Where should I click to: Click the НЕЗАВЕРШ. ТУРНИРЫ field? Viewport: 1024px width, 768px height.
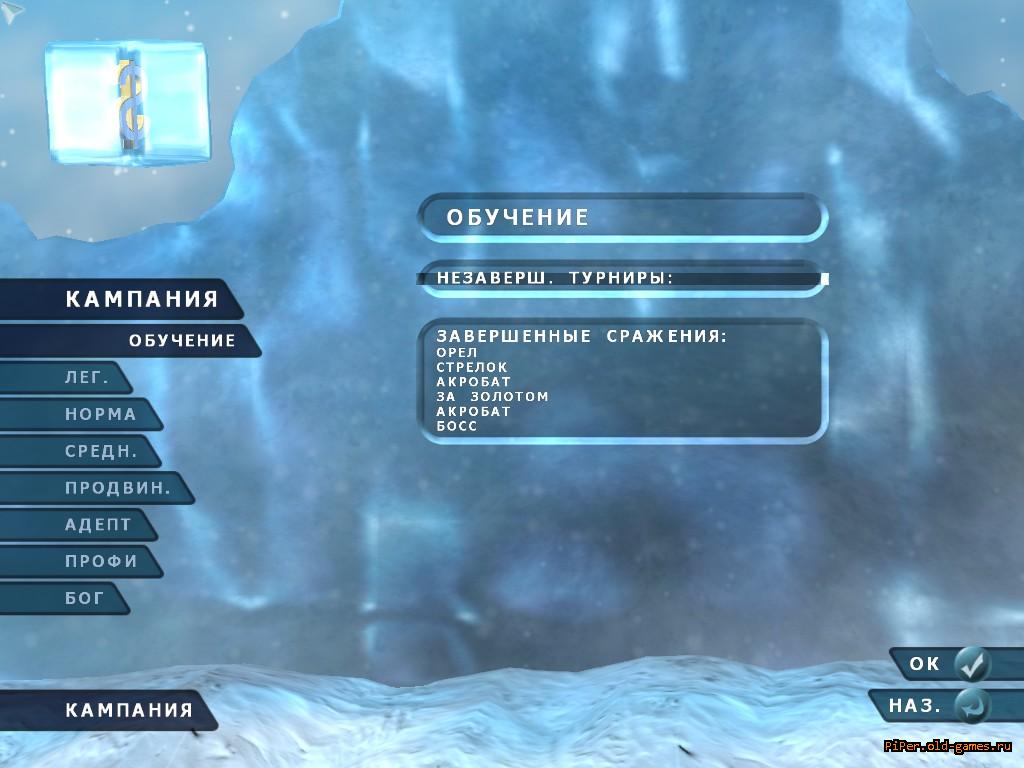(620, 279)
